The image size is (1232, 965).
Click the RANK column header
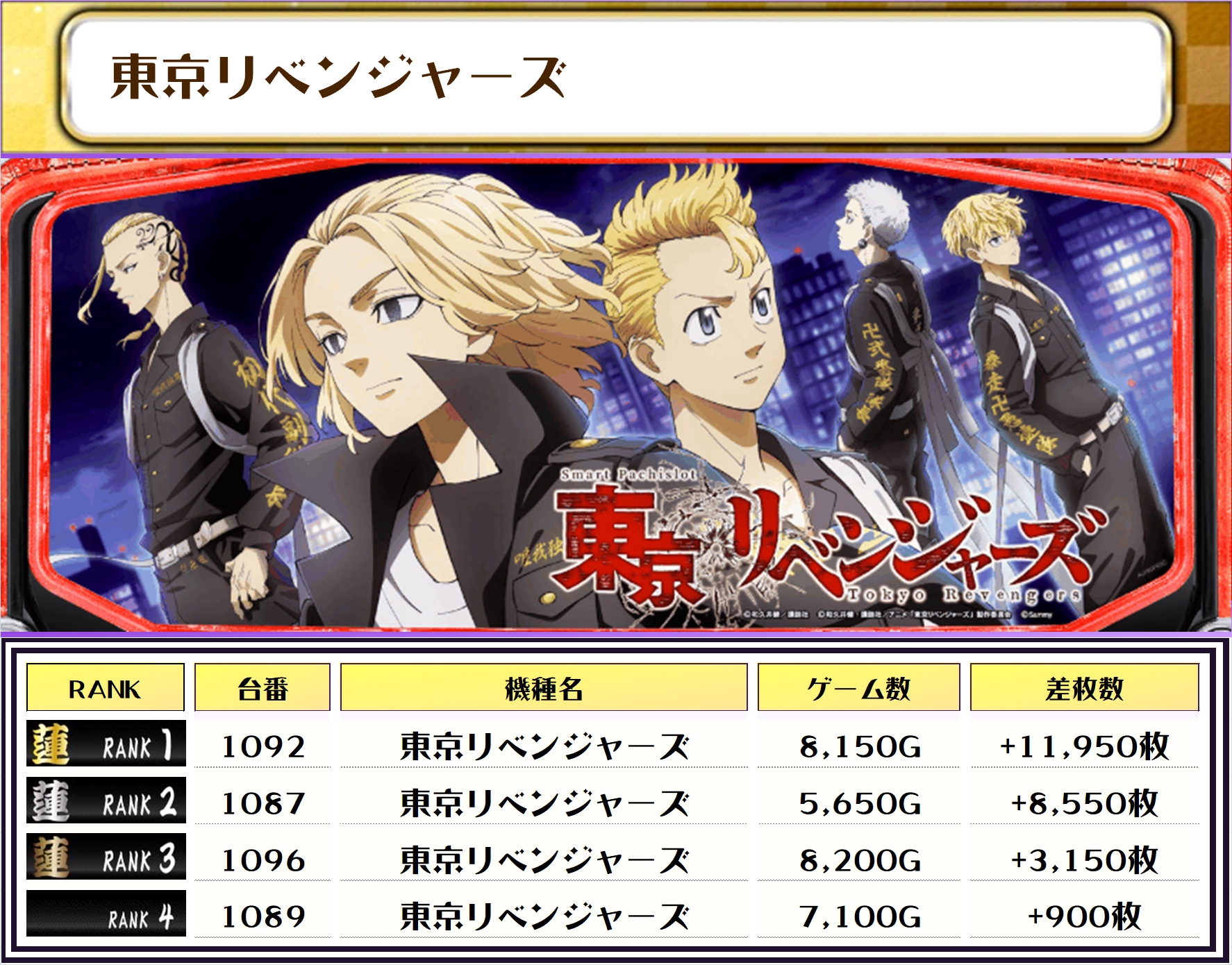[105, 688]
